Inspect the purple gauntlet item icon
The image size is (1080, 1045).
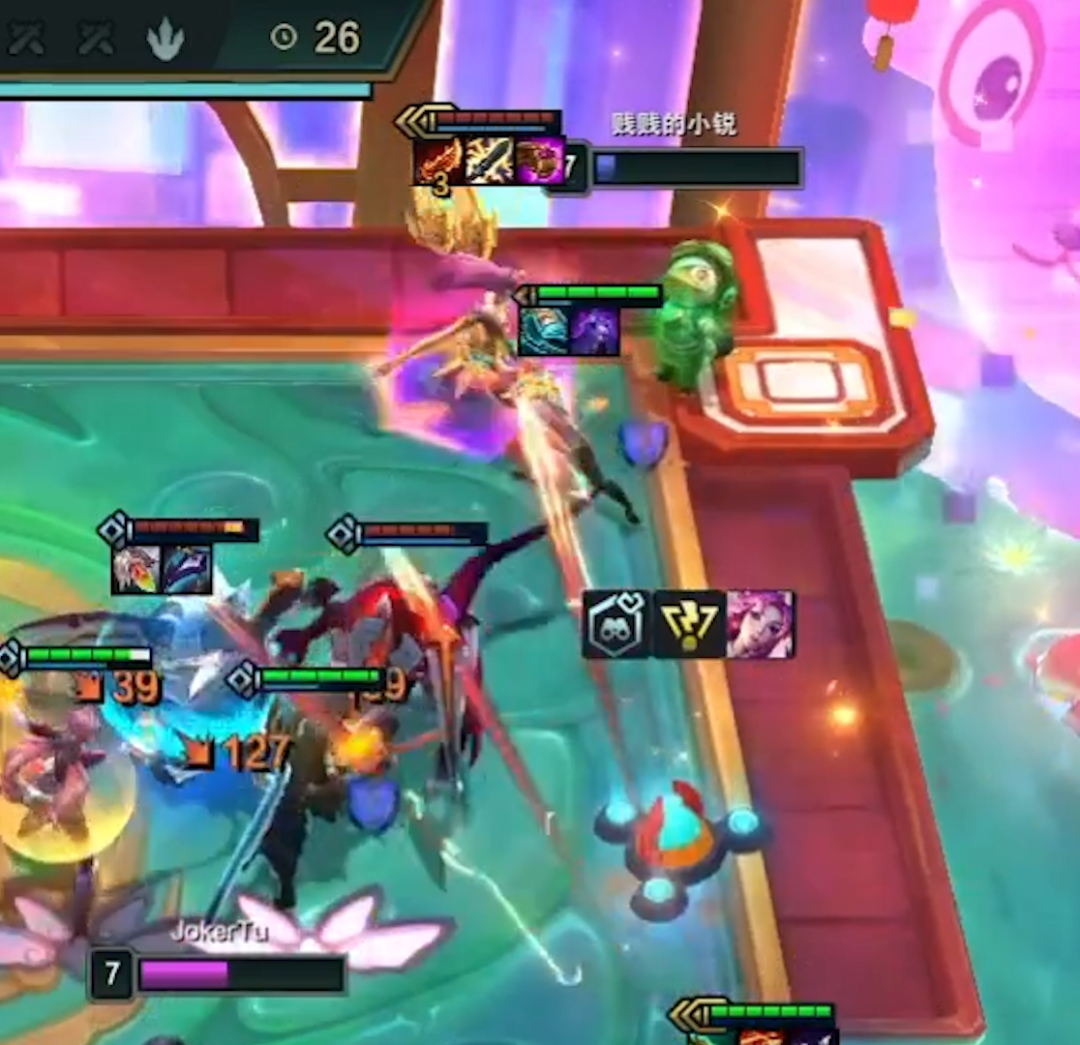(x=540, y=161)
